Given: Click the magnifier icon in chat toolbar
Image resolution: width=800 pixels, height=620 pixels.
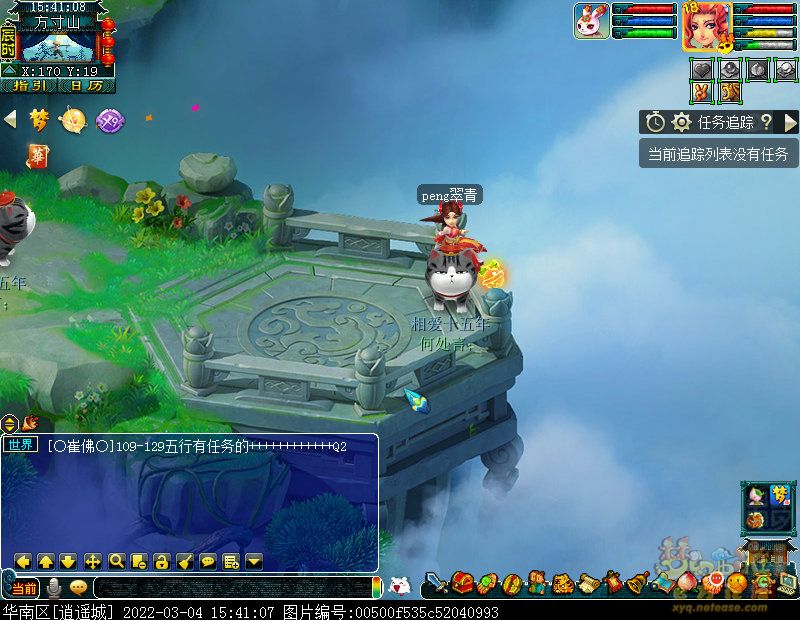Looking at the screenshot, I should (x=116, y=561).
